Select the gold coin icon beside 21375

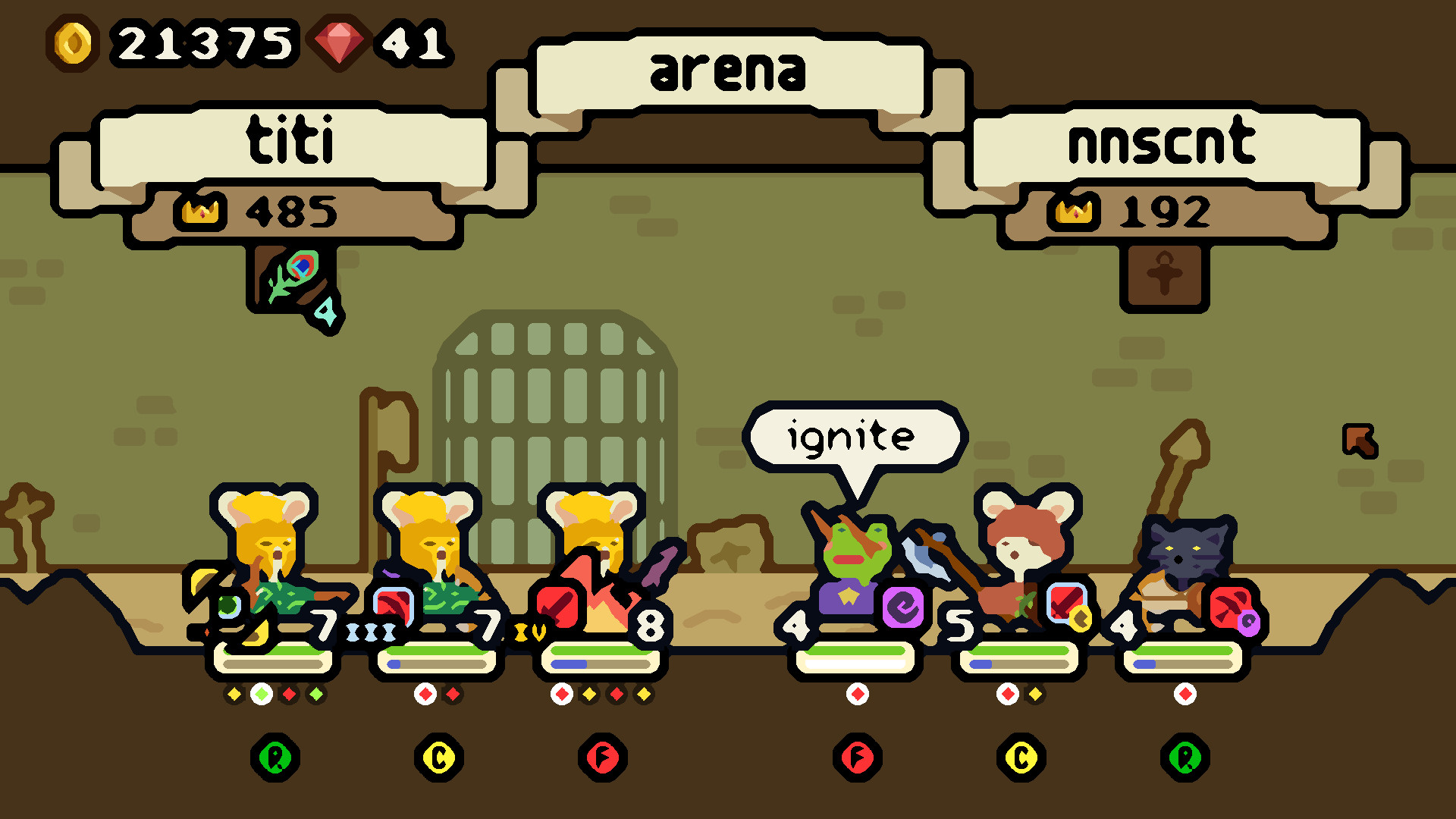(x=74, y=42)
